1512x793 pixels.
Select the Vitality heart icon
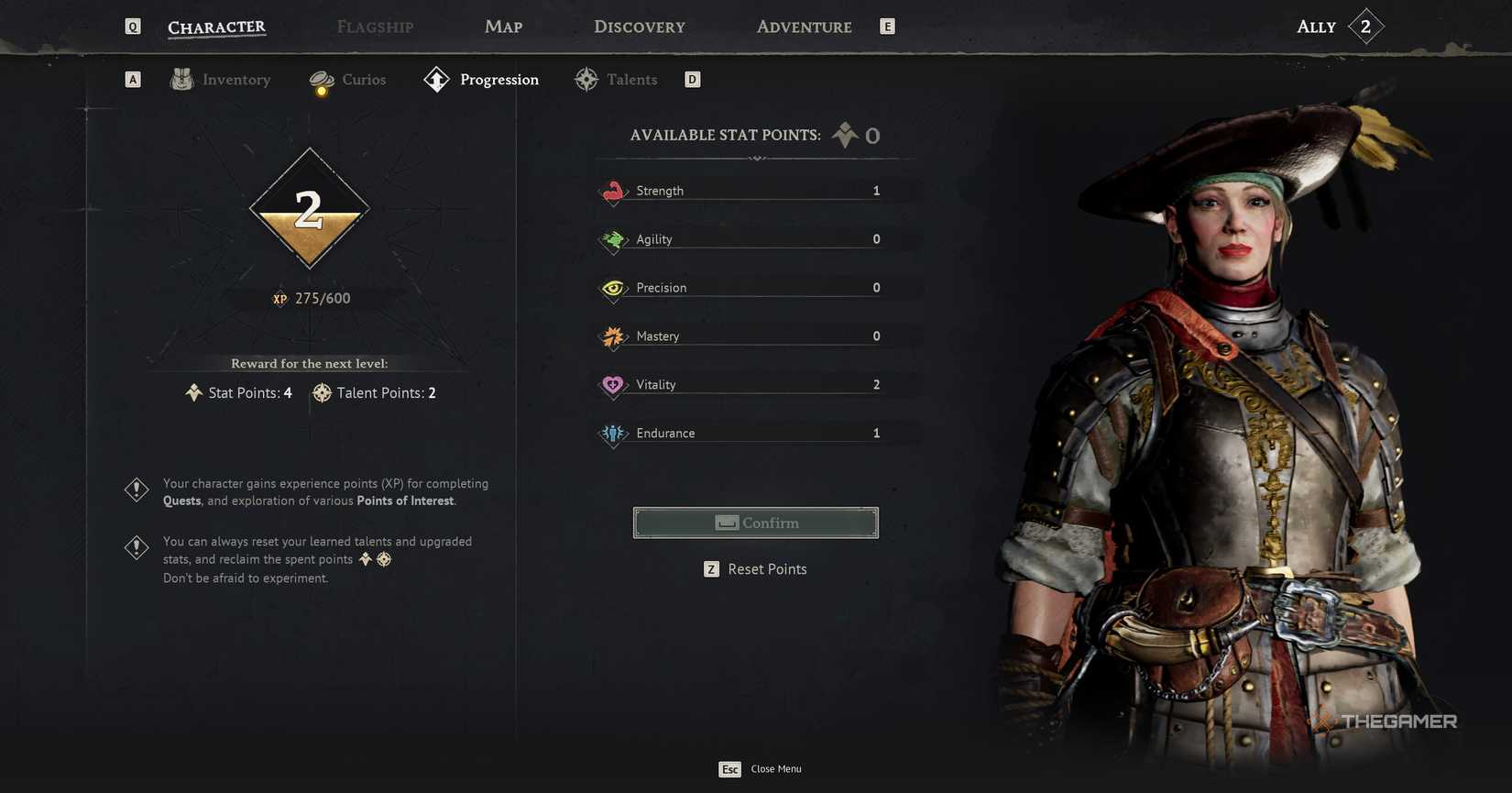pos(613,385)
